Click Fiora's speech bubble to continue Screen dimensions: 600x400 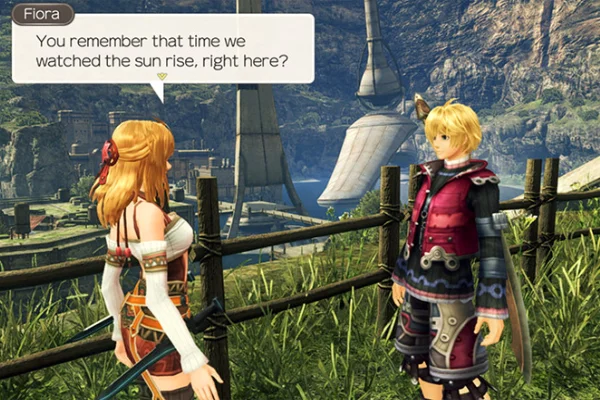coord(163,48)
